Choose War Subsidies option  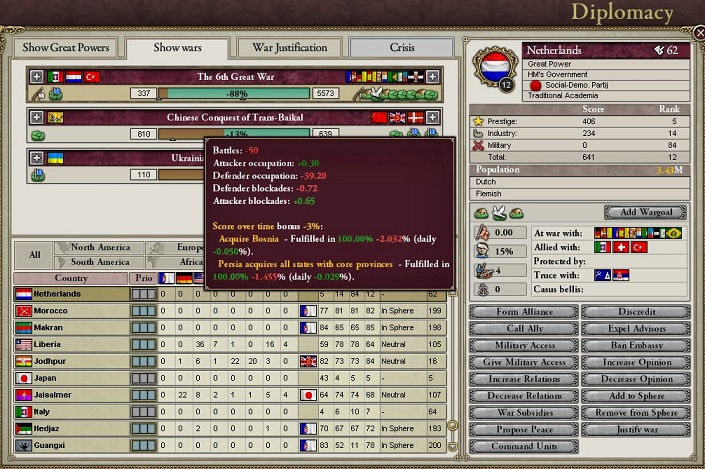click(x=524, y=413)
